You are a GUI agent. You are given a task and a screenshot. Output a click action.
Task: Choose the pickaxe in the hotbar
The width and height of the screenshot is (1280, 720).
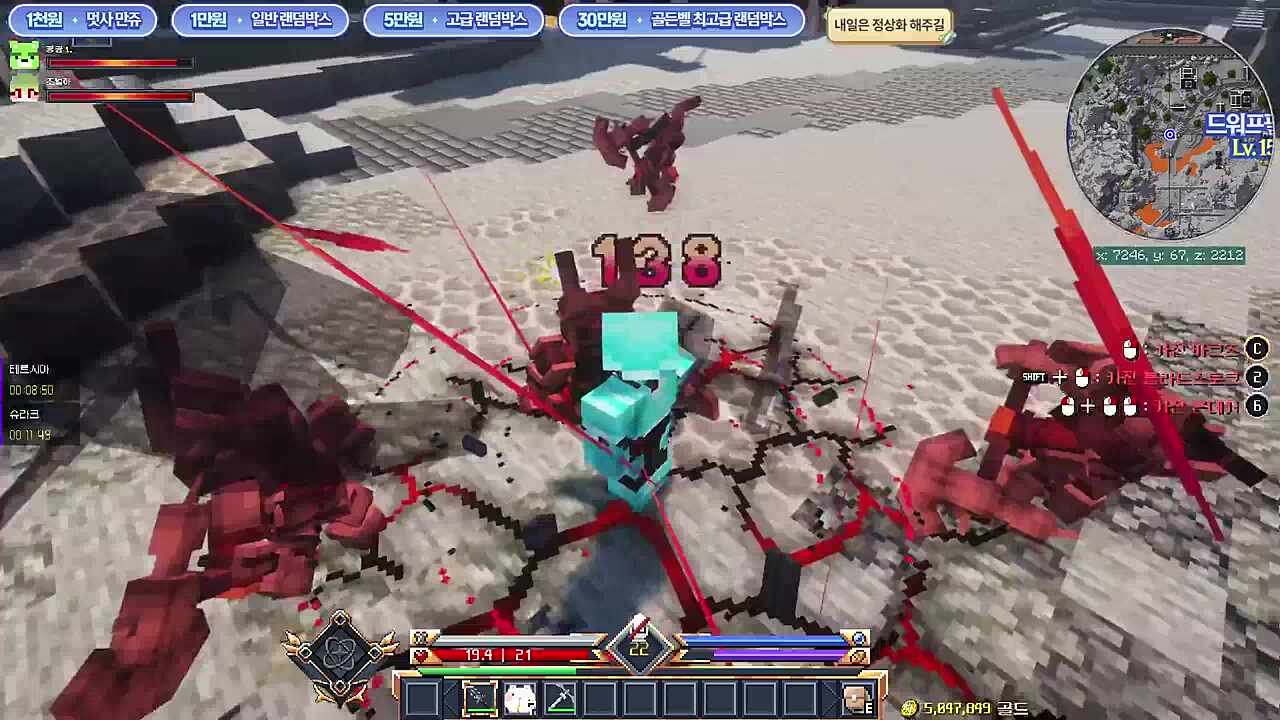point(560,698)
